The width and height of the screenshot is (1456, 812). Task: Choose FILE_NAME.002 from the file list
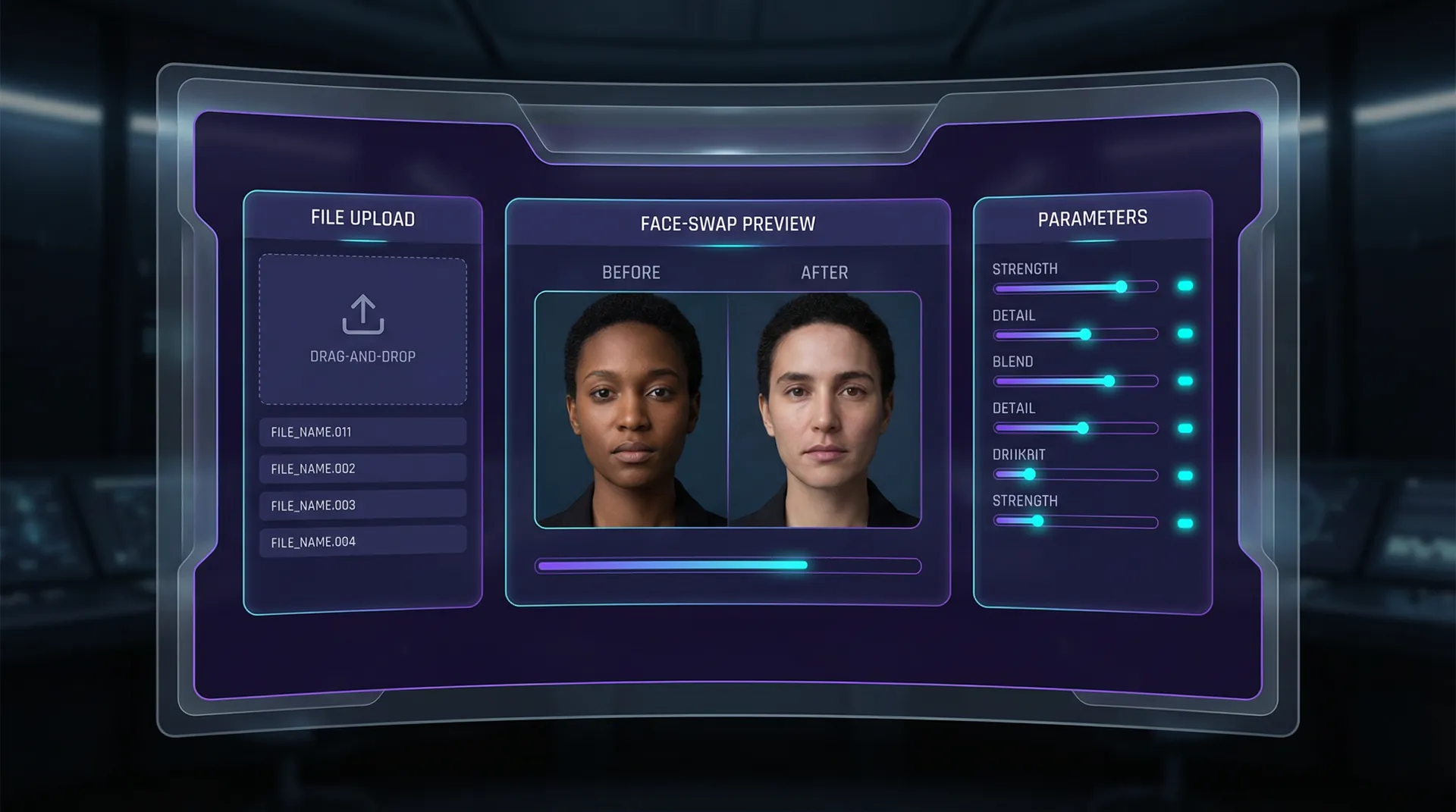pyautogui.click(x=362, y=469)
